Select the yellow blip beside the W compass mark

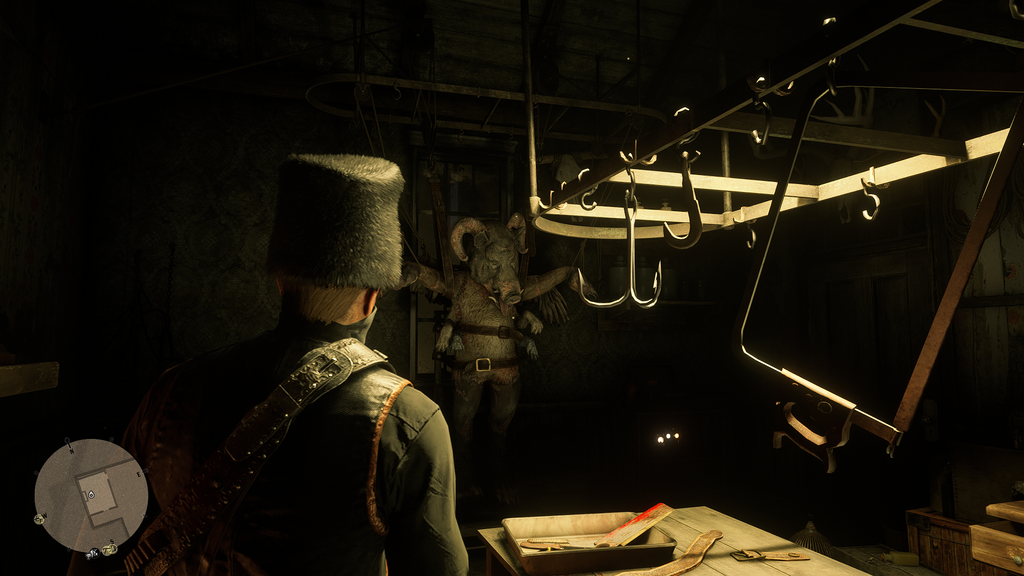click(x=40, y=518)
